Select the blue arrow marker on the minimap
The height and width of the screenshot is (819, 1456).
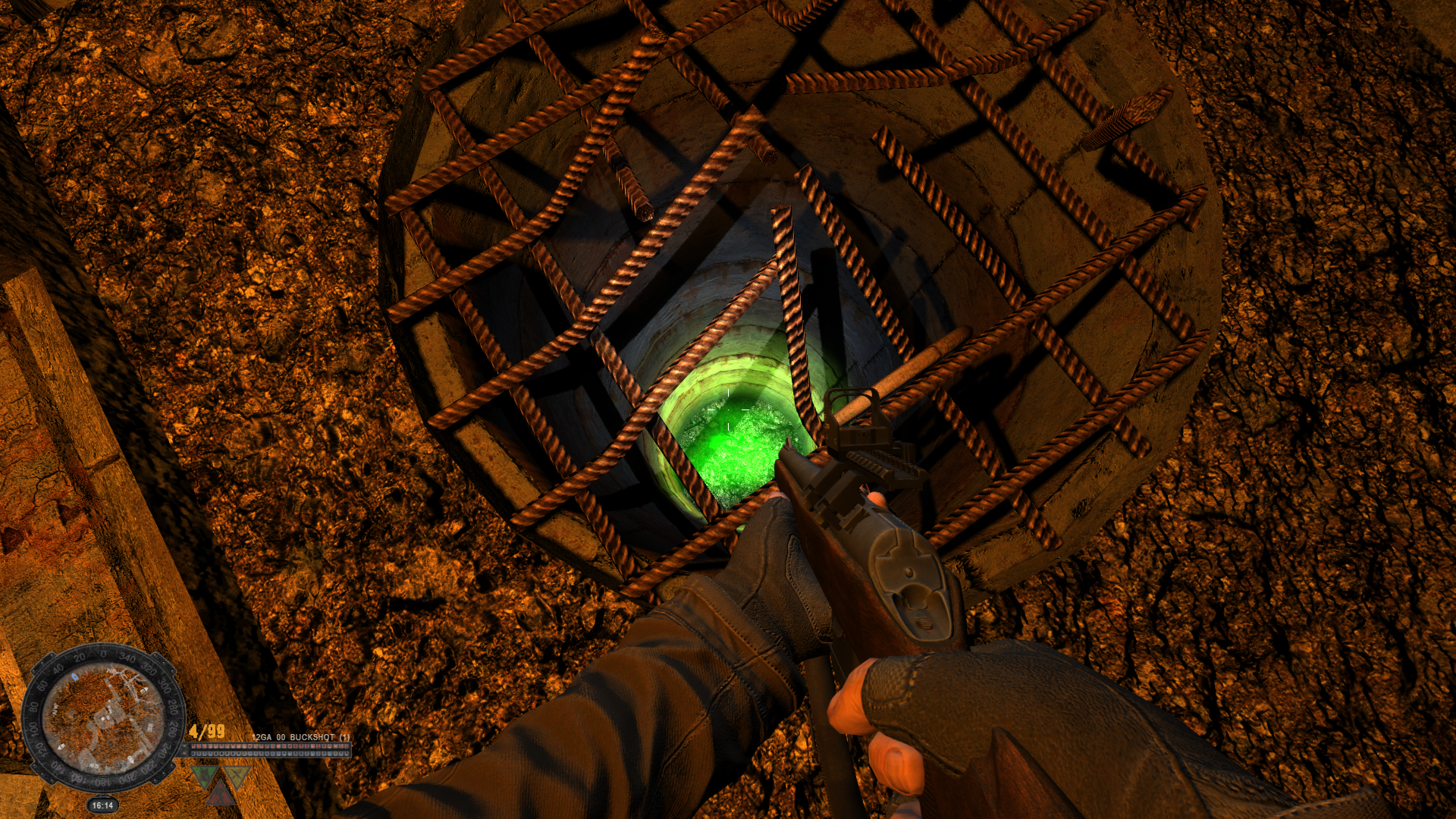(x=74, y=676)
